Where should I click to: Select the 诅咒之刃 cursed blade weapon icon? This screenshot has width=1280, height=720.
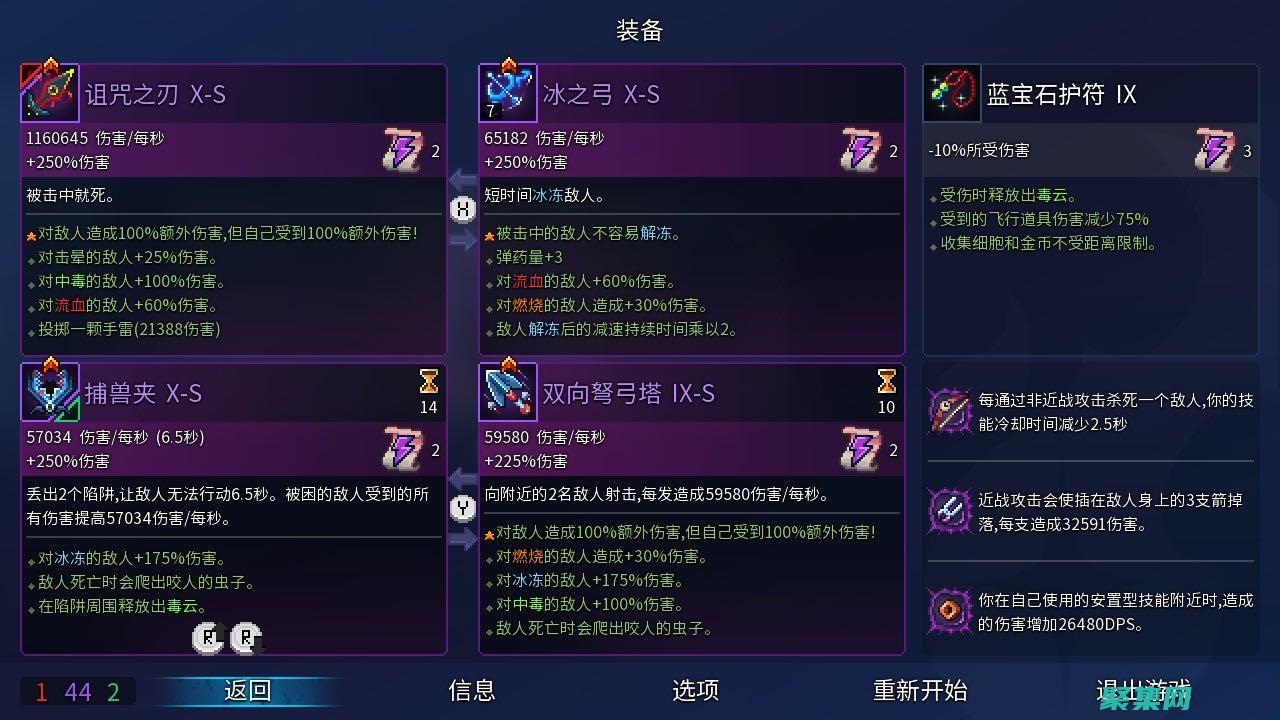pos(50,91)
